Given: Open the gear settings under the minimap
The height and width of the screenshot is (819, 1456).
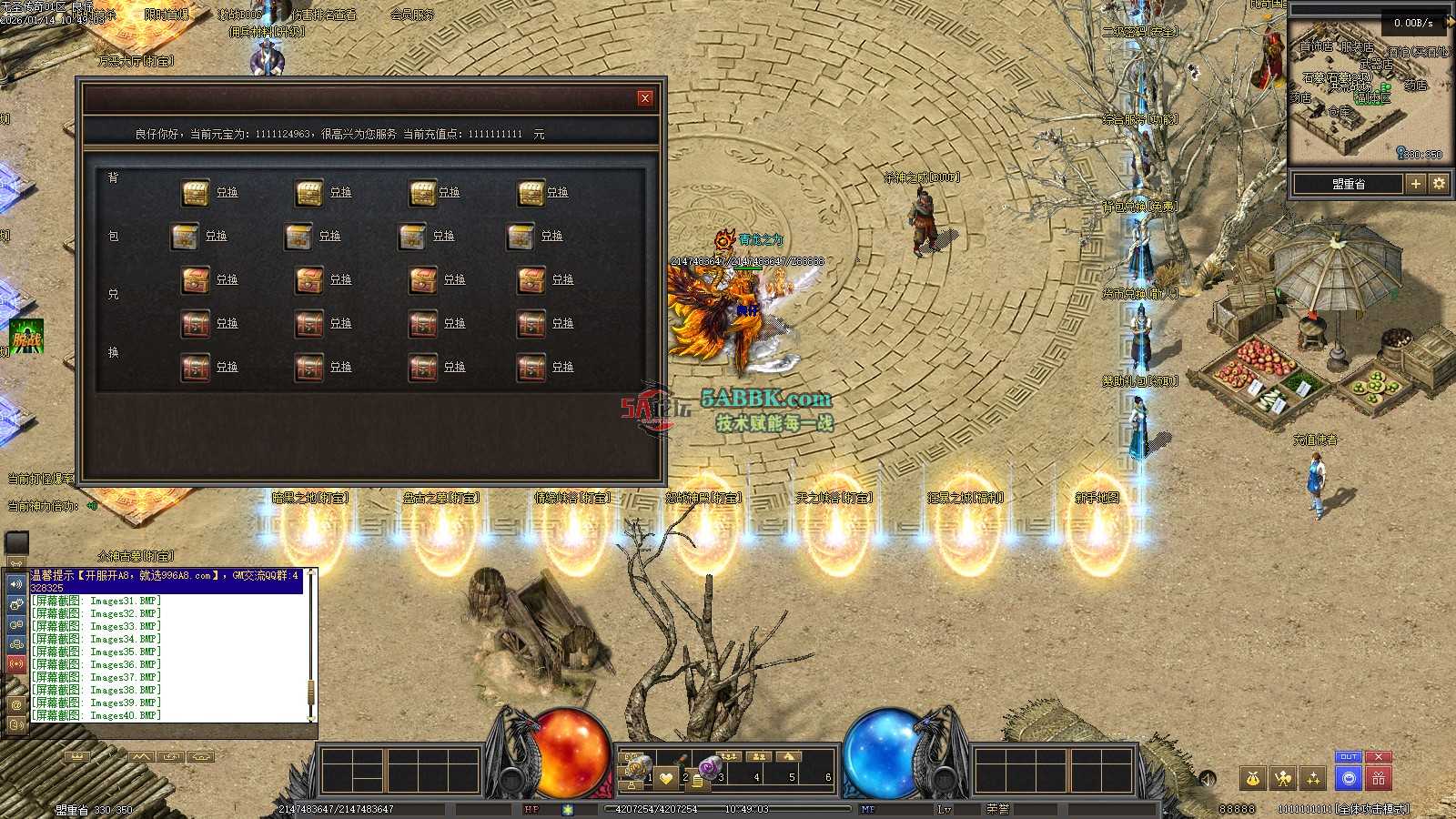Looking at the screenshot, I should pos(1439,184).
